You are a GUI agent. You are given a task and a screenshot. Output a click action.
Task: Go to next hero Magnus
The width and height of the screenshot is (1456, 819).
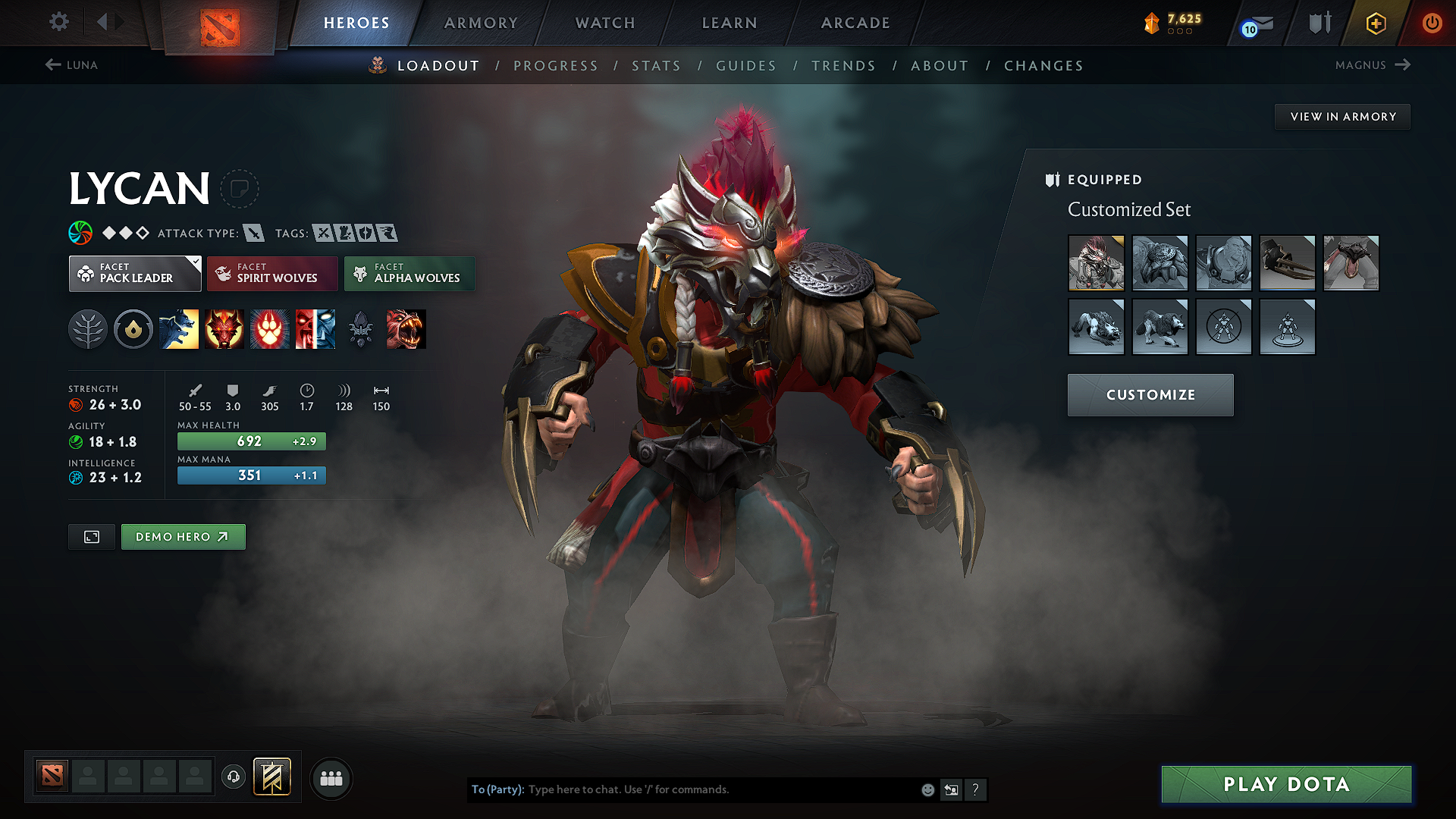[1373, 65]
